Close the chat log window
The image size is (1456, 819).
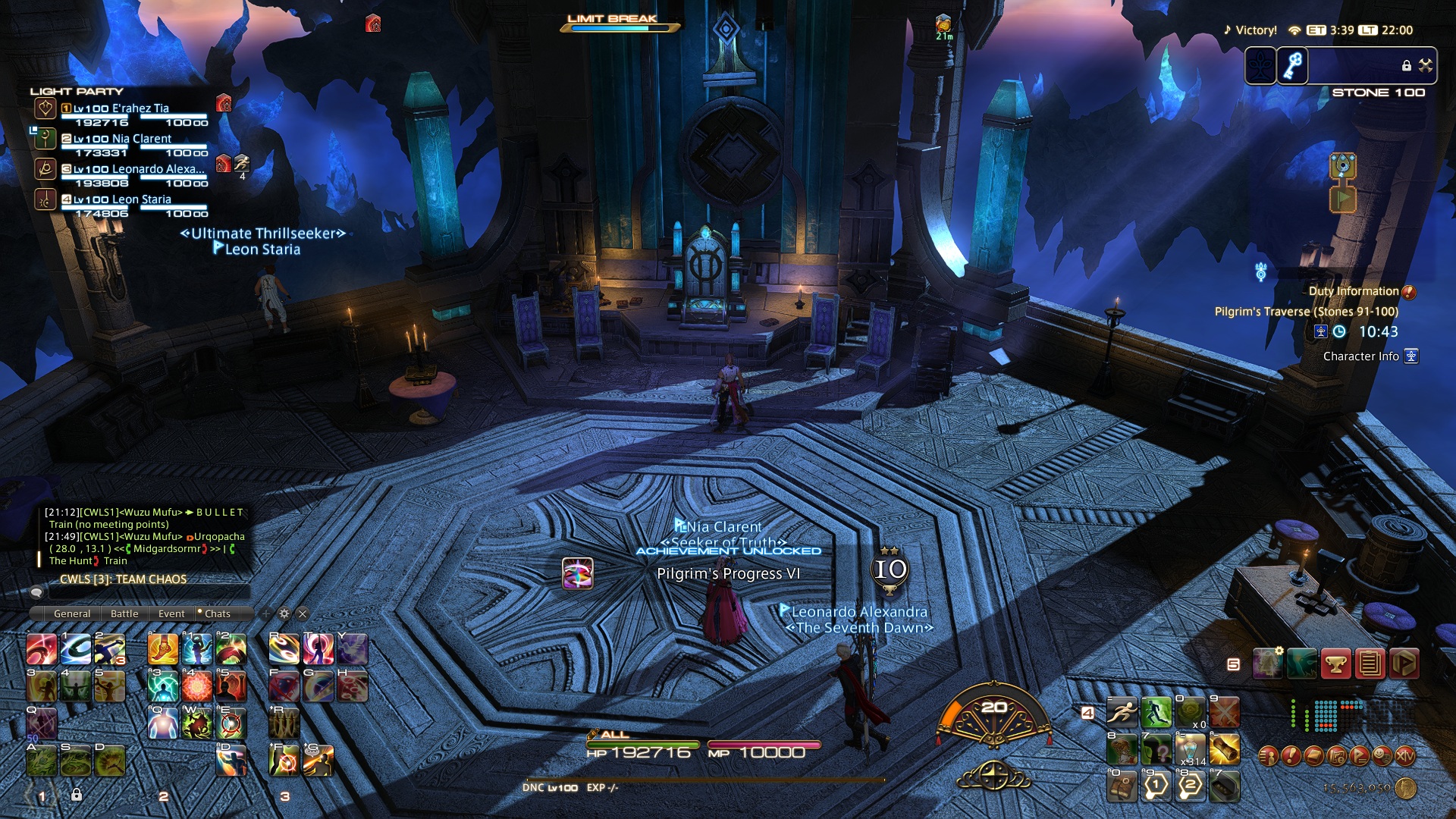(303, 613)
